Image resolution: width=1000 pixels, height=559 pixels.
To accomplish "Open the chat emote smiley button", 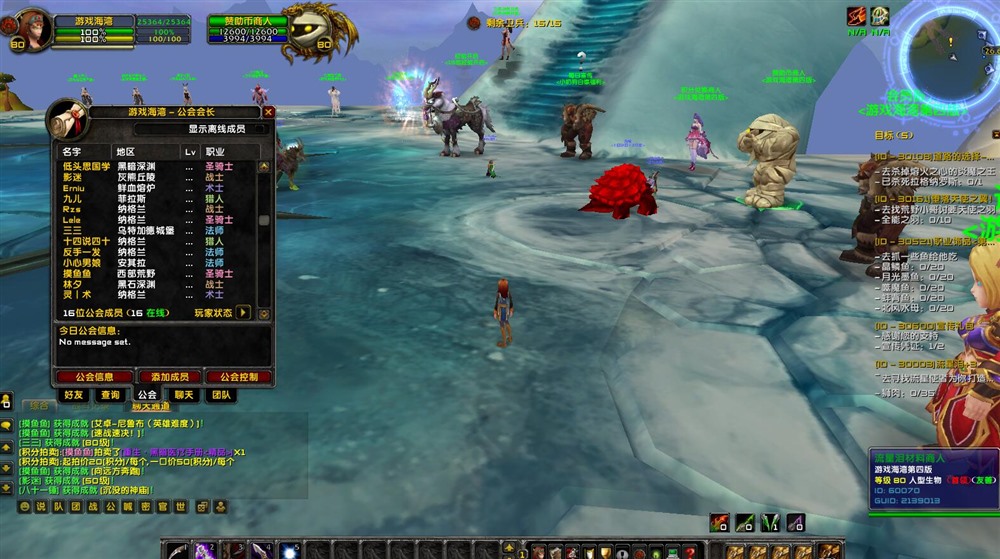I will pyautogui.click(x=25, y=507).
